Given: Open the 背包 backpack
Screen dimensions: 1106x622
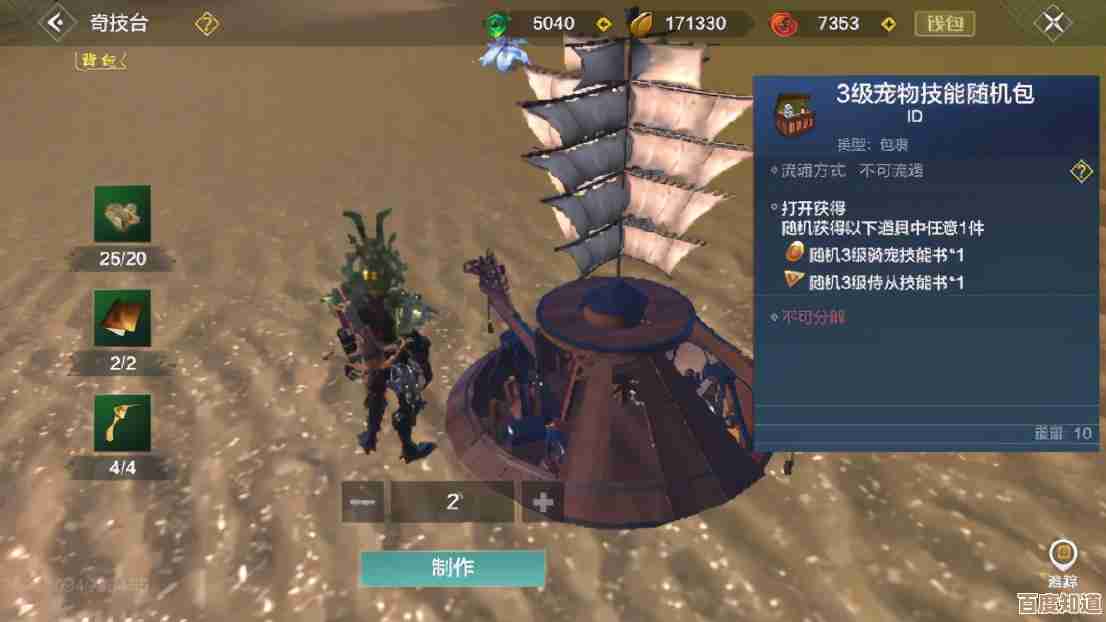Looking at the screenshot, I should [x=102, y=60].
